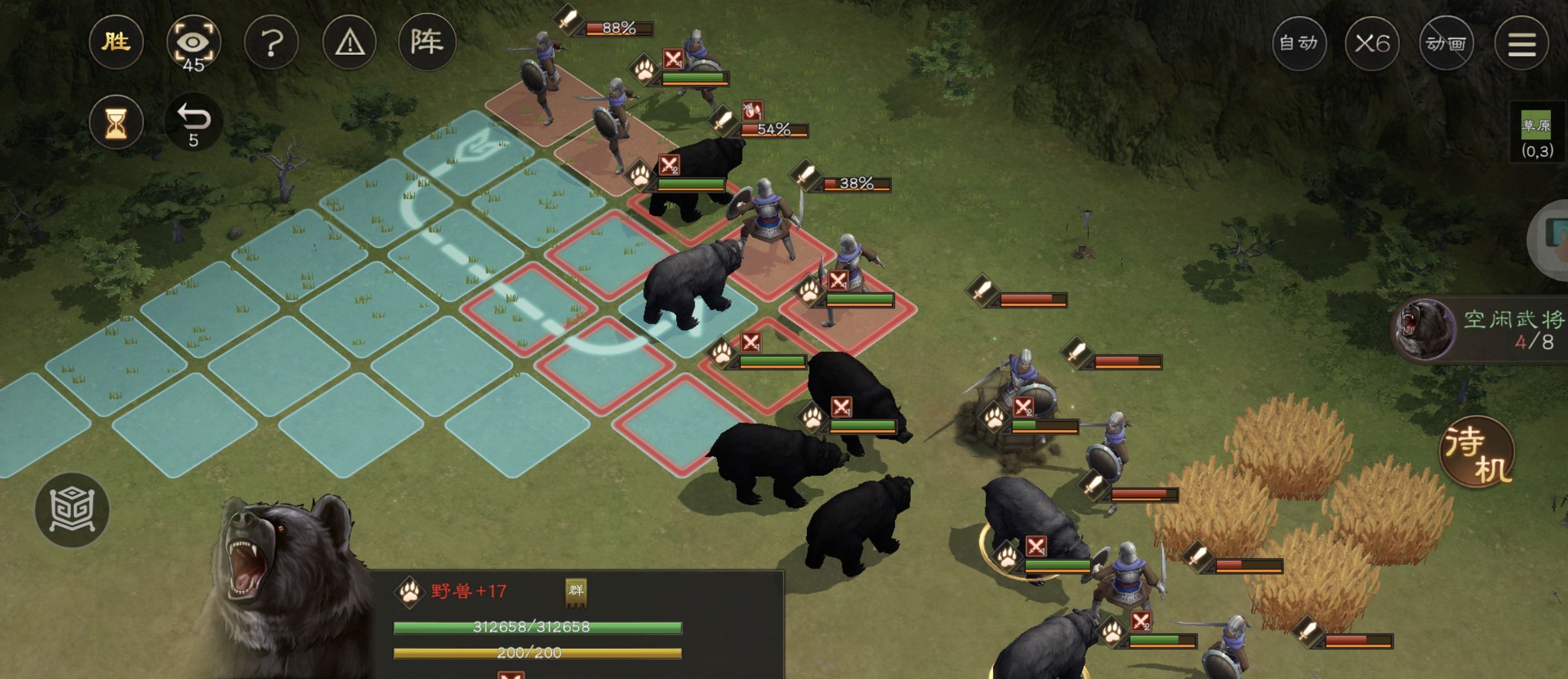Click the warning triangle icon

tap(350, 43)
